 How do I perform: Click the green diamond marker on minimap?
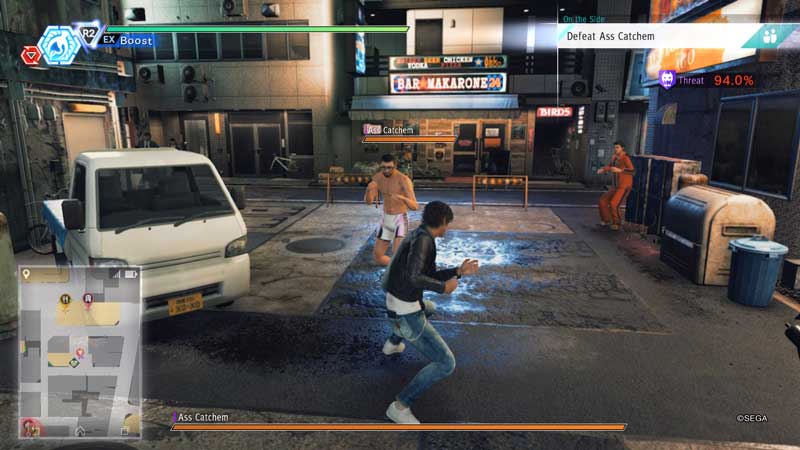click(73, 361)
